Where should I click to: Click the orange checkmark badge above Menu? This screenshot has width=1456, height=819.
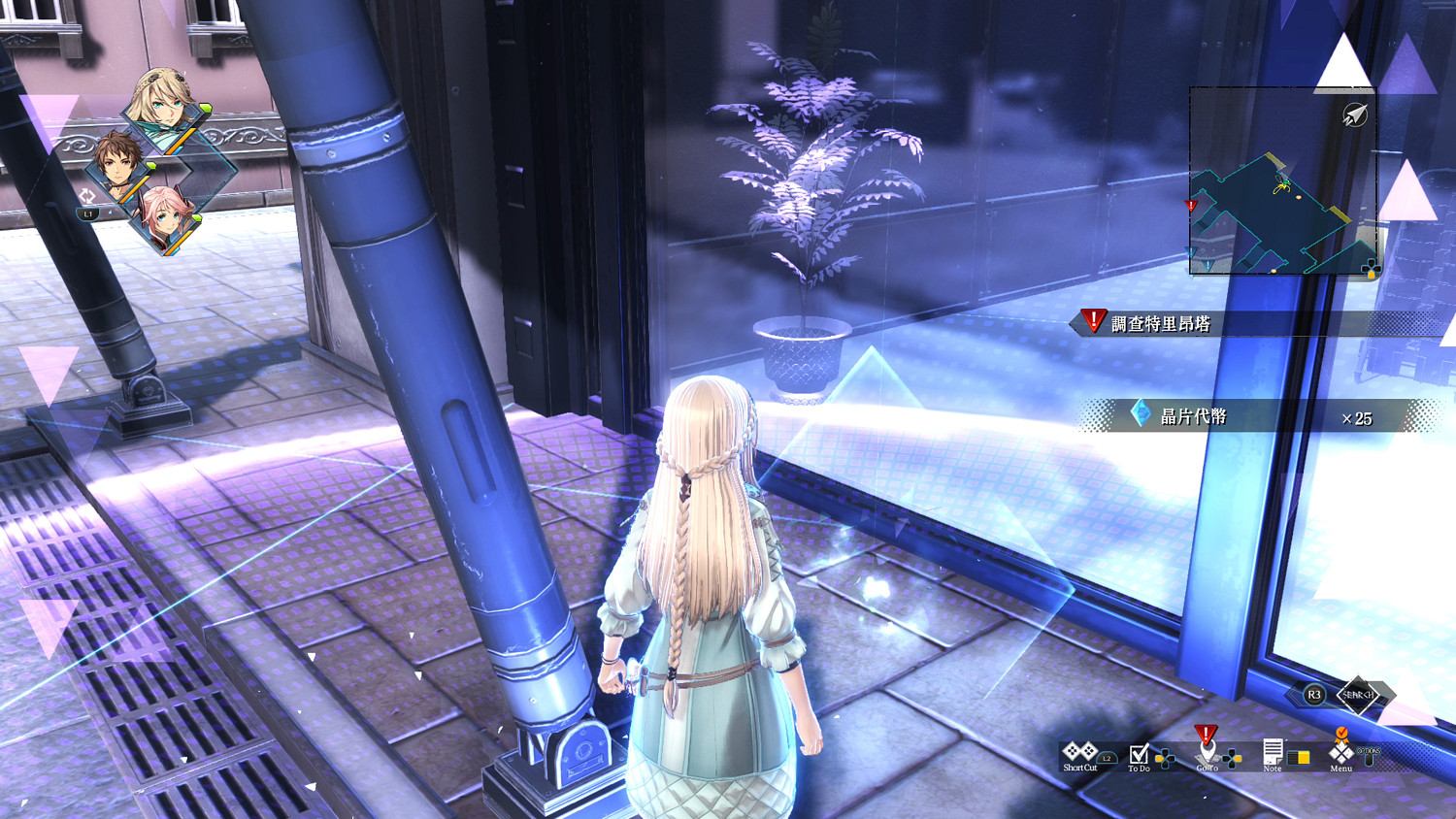(x=1341, y=734)
